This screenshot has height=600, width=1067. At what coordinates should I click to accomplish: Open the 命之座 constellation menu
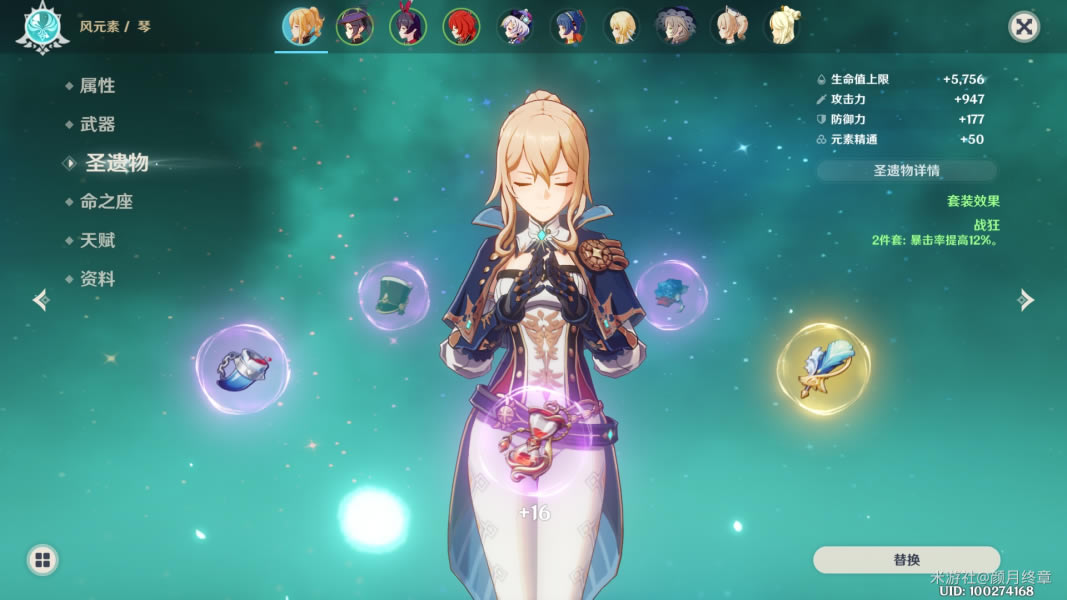pyautogui.click(x=105, y=201)
